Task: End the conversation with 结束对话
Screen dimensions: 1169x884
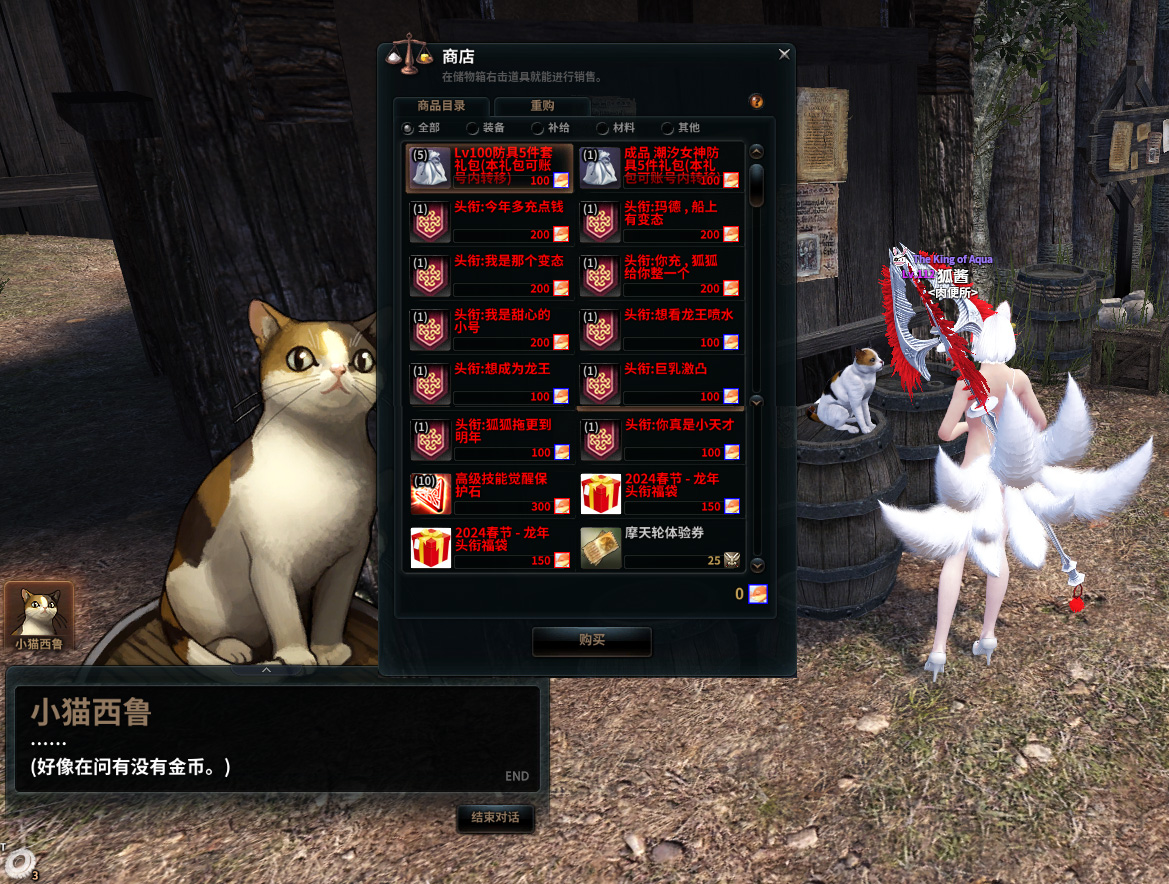Action: coord(495,817)
